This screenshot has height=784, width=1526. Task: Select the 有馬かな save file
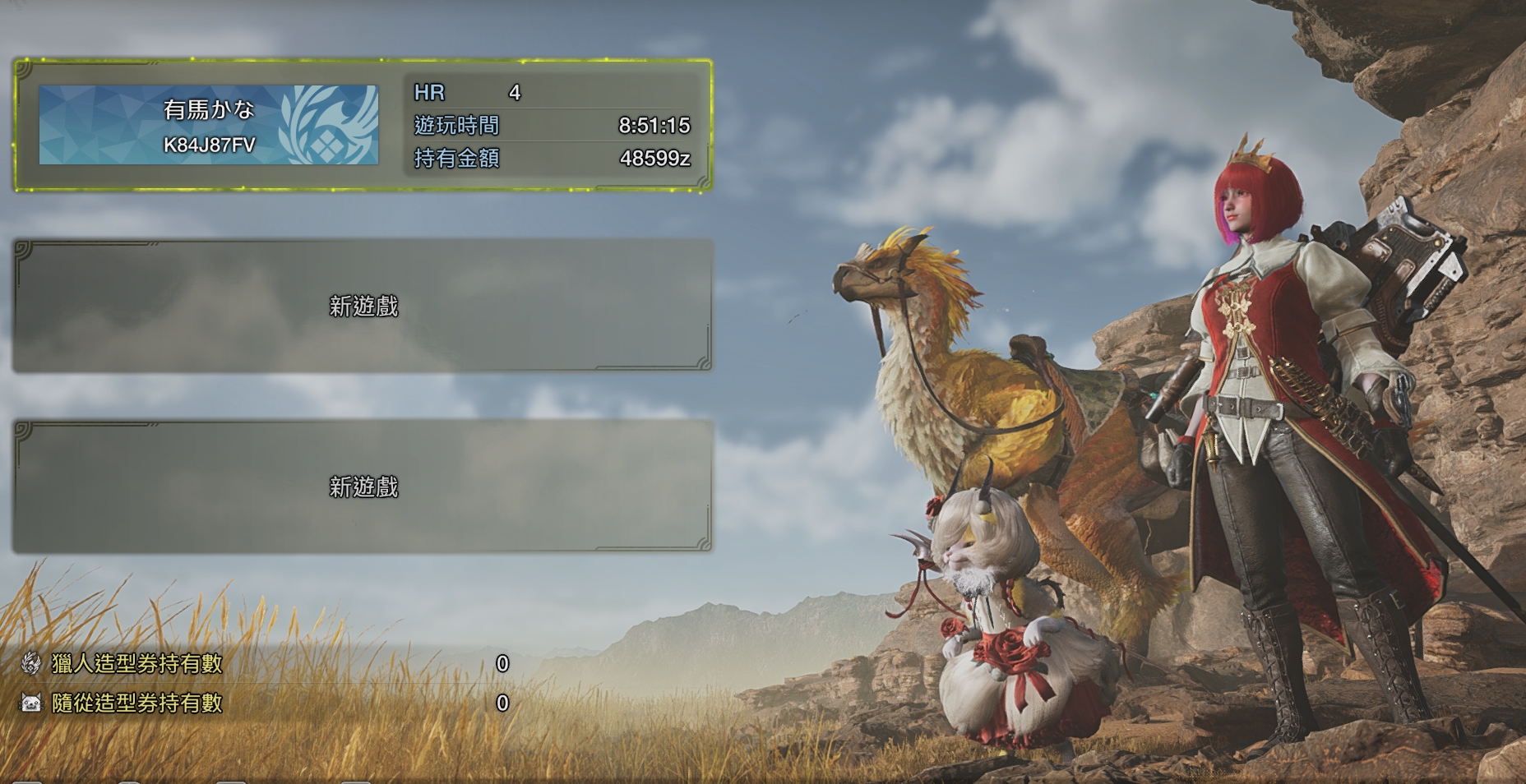pos(363,126)
